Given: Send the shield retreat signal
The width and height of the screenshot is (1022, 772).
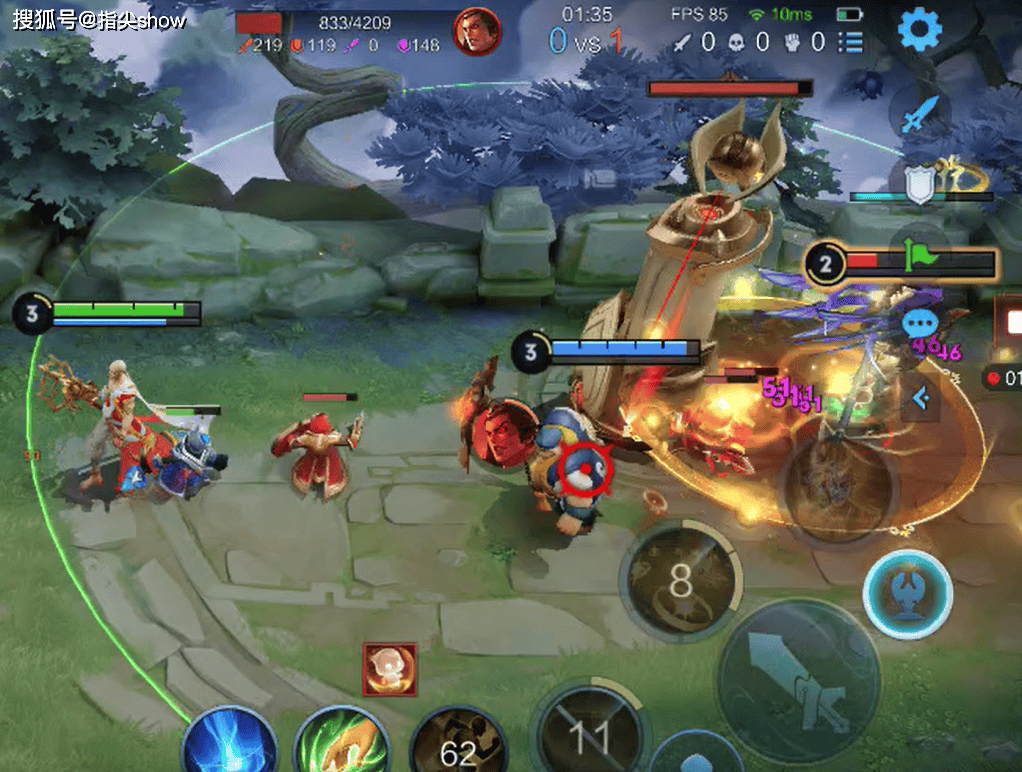Looking at the screenshot, I should click(919, 184).
